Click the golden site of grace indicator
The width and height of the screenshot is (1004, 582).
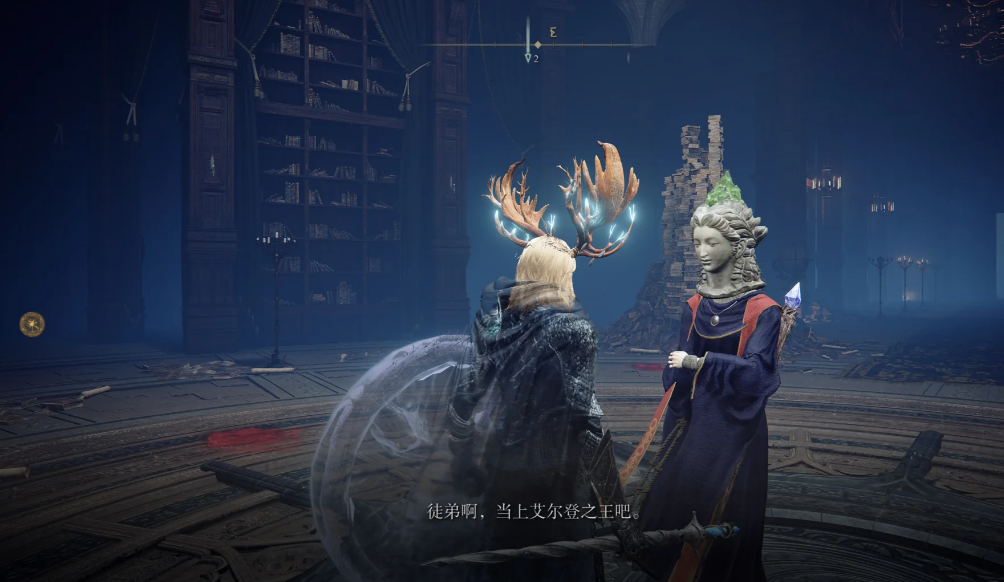[32, 324]
